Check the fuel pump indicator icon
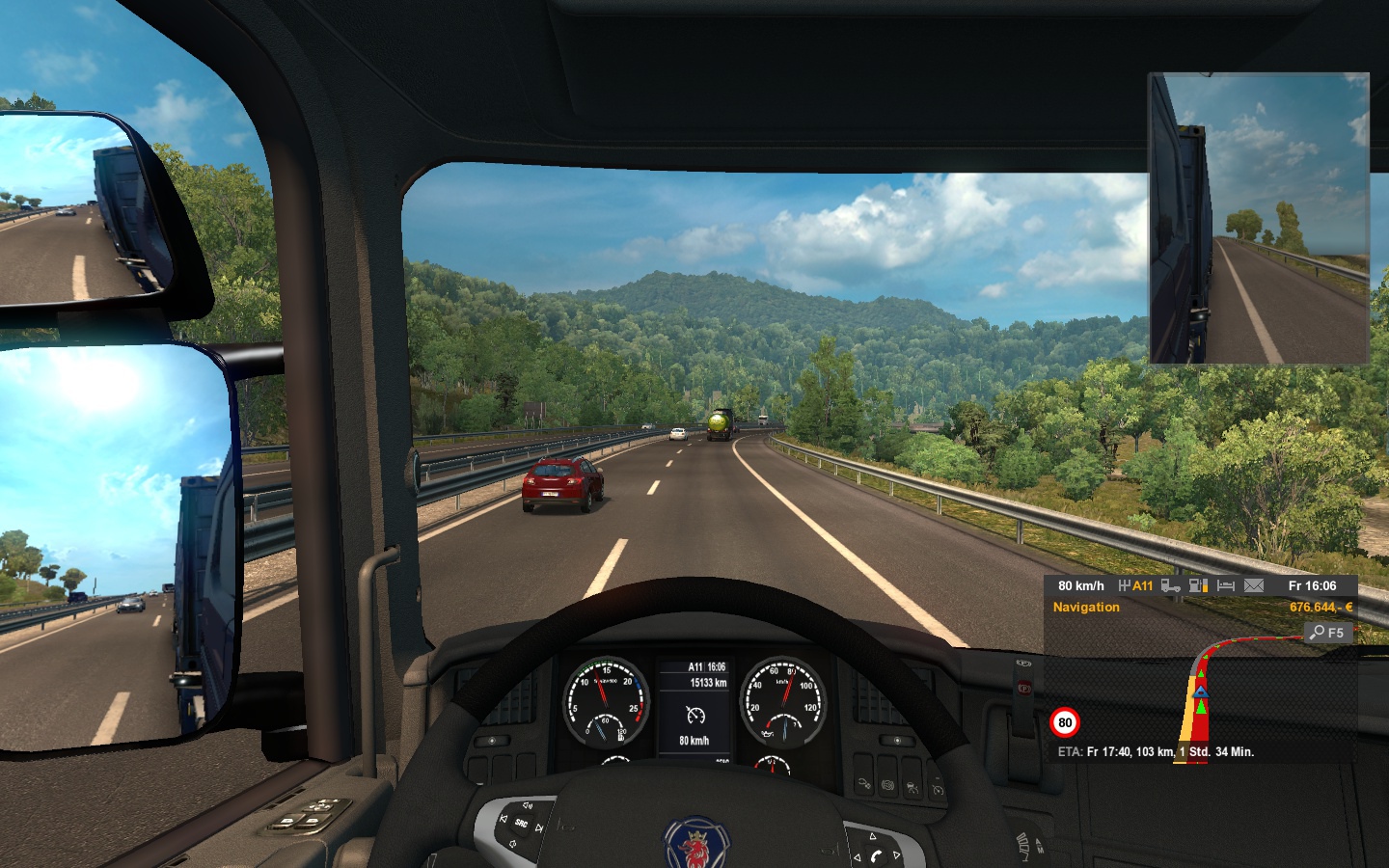 coord(1198,585)
